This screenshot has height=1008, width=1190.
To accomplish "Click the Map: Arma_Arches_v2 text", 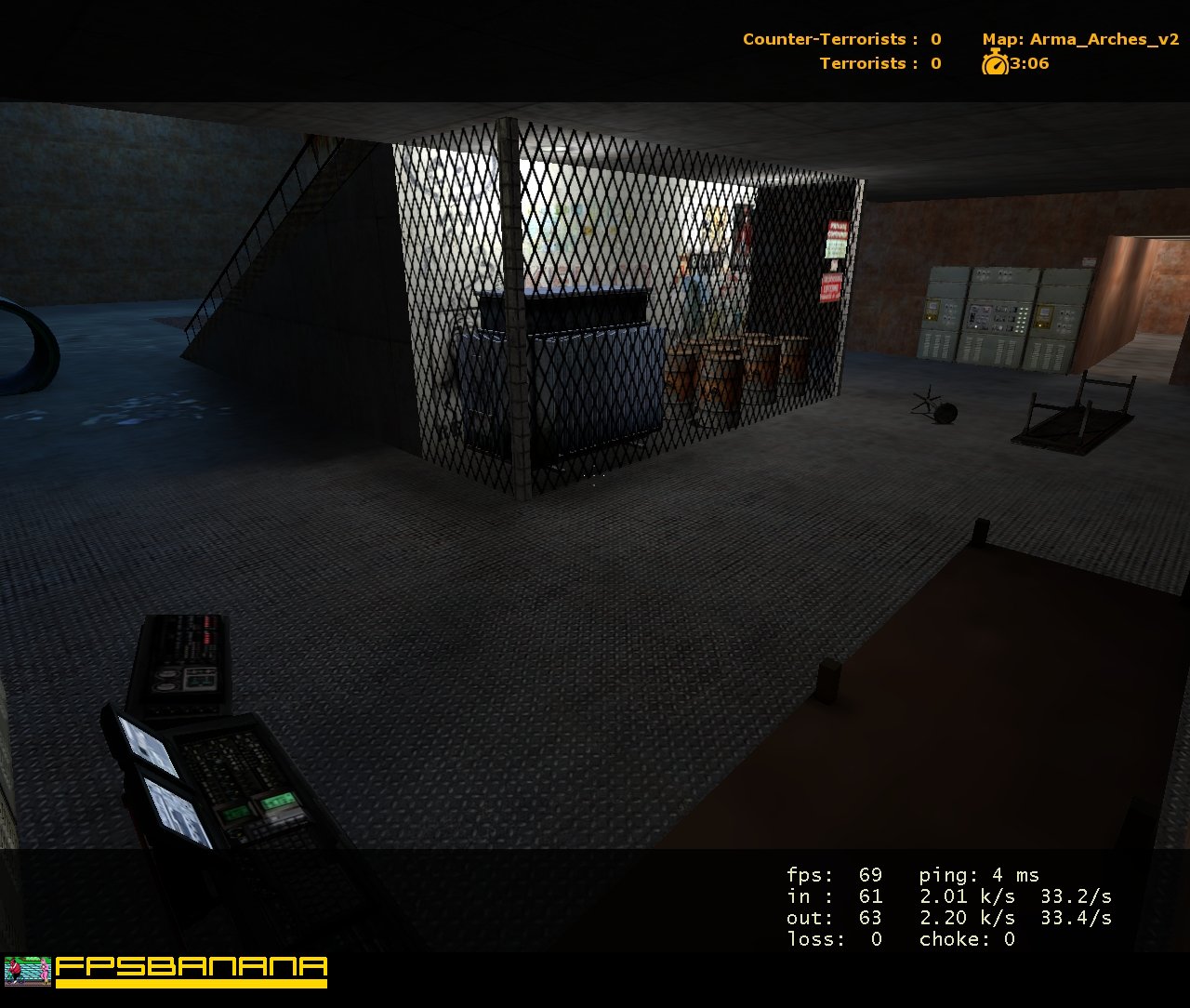I will (x=1078, y=39).
